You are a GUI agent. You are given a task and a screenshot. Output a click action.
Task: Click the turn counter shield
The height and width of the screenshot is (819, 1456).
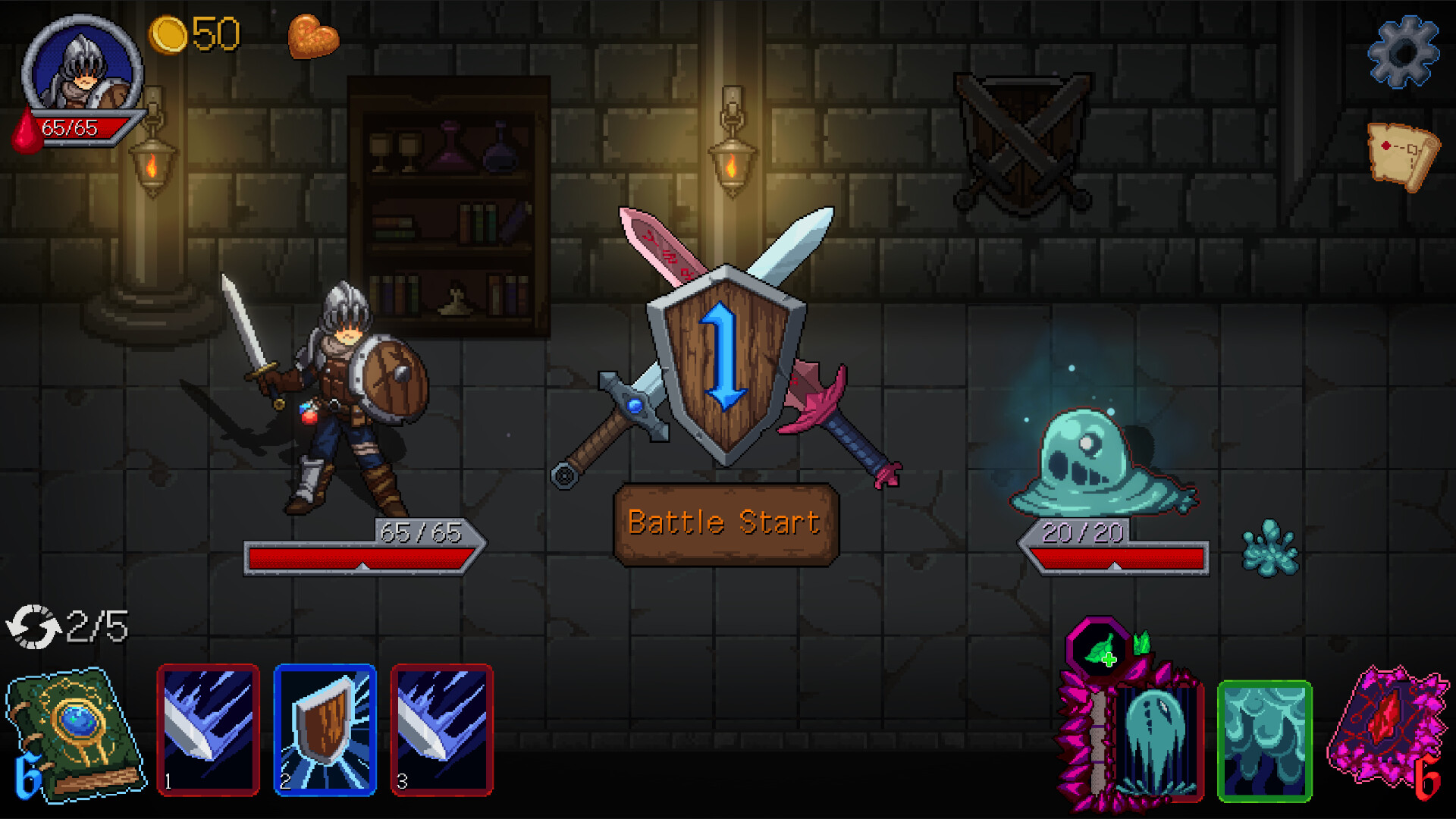(x=726, y=356)
